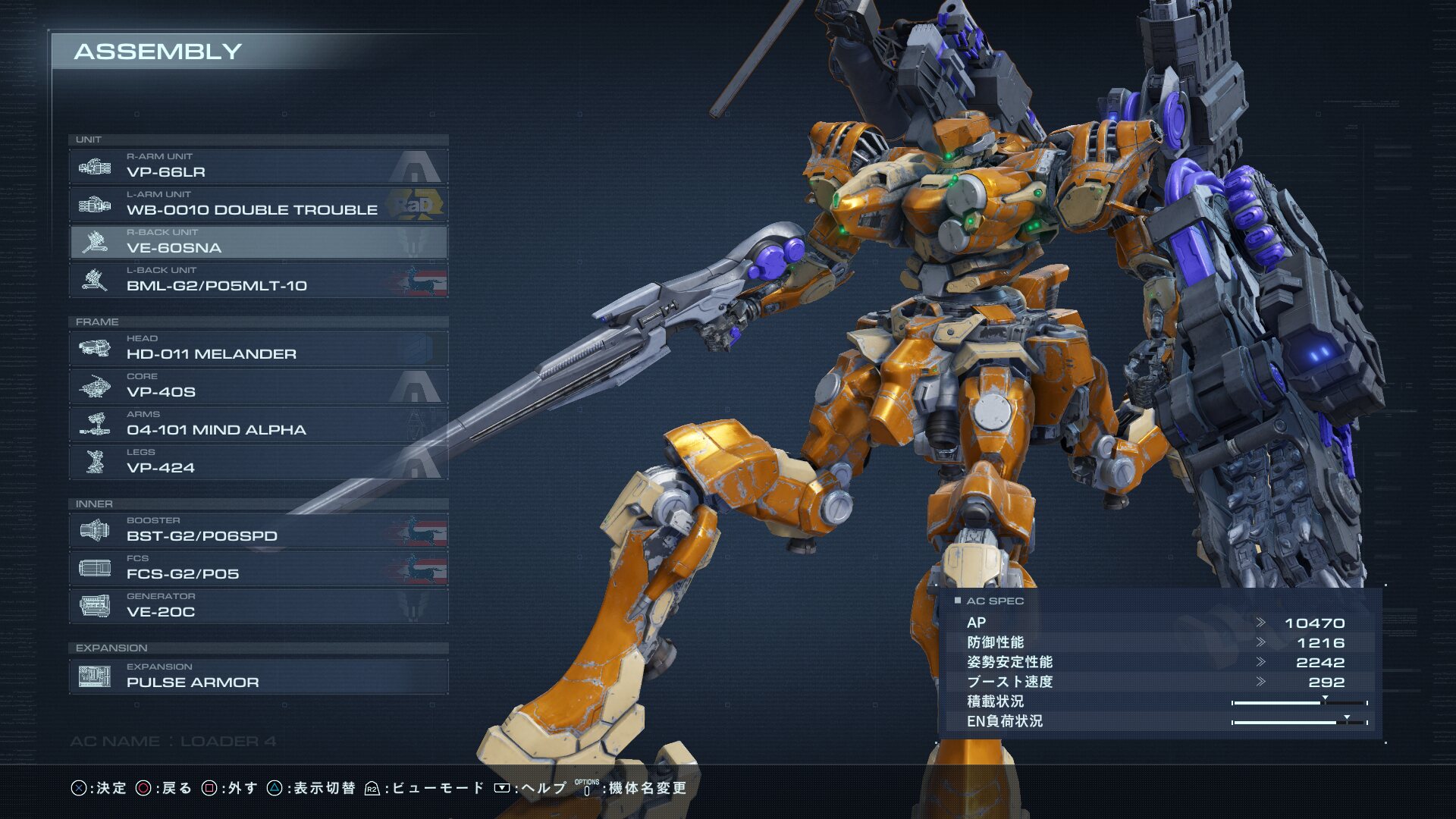This screenshot has height=819, width=1456.
Task: Choose the WB-0010 DOUBLE TROUBLE left arm slot
Action: coord(258,204)
